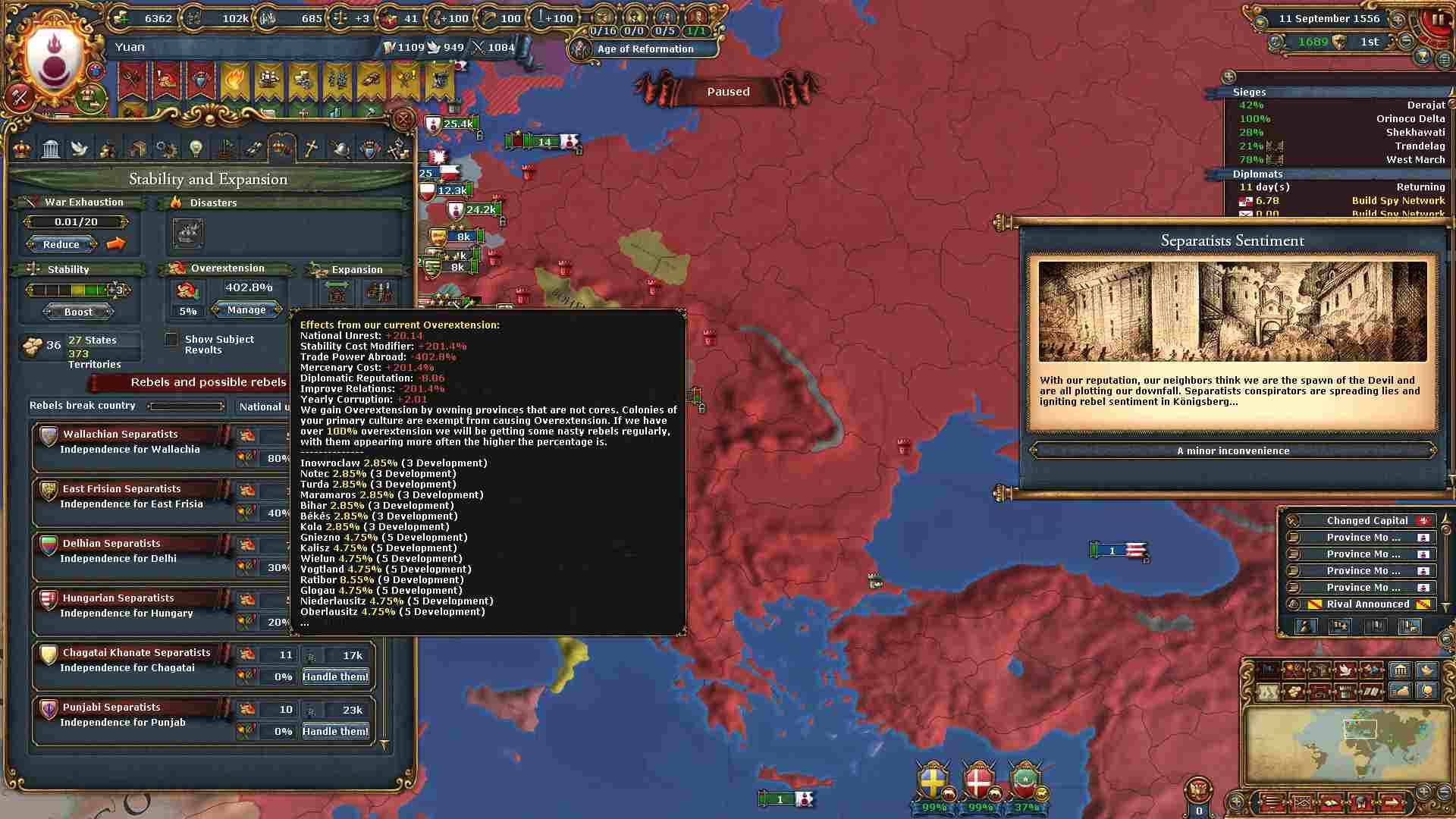Boost stability
This screenshot has width=1456, height=819.
[x=78, y=312]
